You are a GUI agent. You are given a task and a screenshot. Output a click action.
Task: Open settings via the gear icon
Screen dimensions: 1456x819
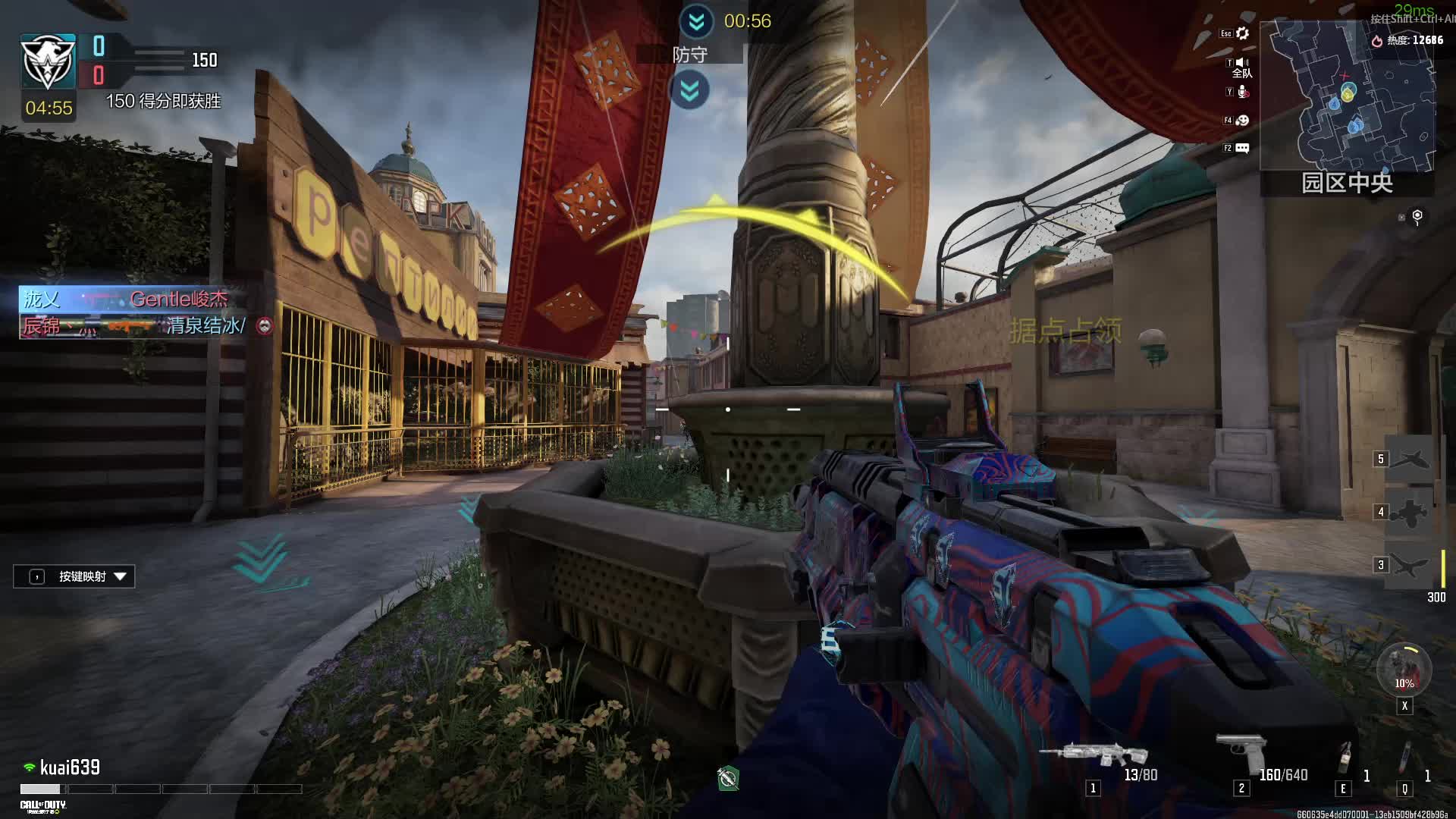tap(1242, 33)
